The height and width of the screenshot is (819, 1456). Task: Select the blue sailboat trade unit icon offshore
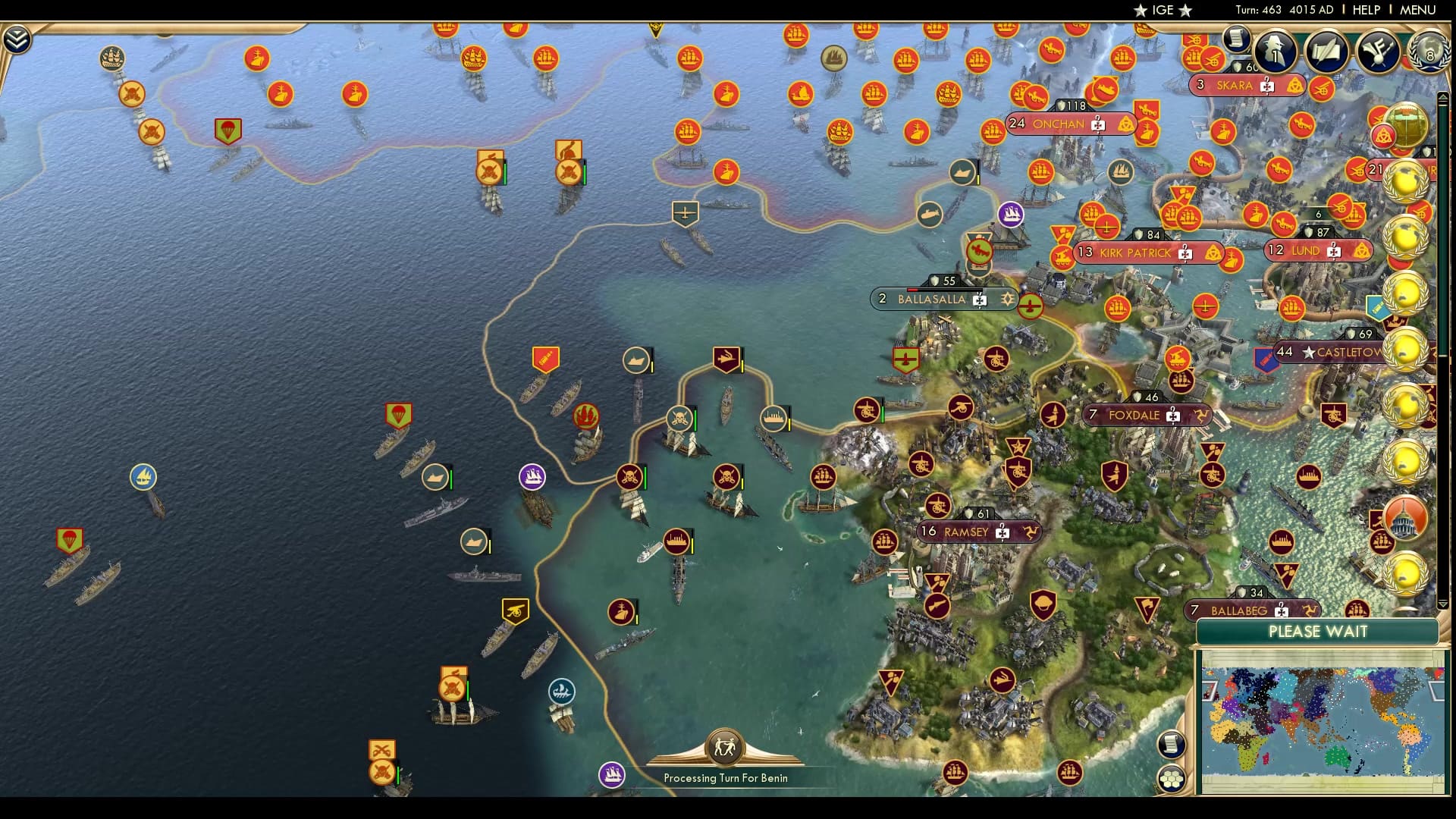144,478
